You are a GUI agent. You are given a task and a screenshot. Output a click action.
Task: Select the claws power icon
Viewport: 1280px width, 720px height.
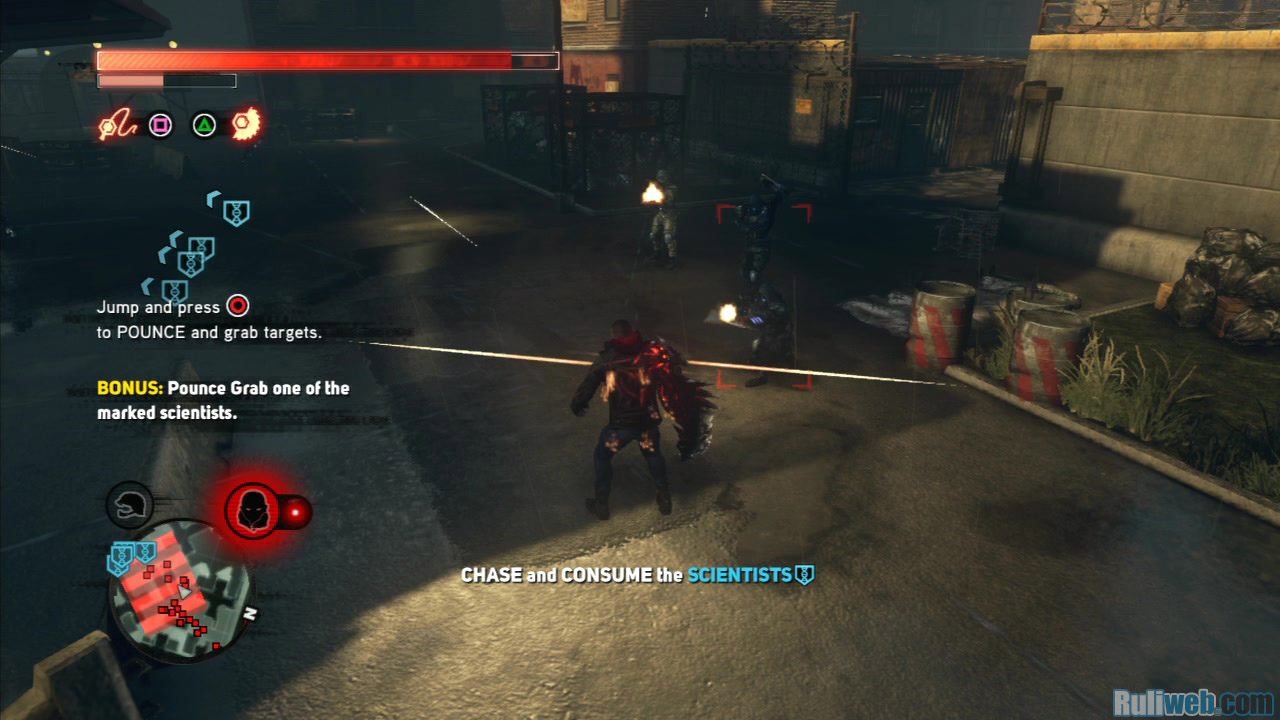point(246,125)
